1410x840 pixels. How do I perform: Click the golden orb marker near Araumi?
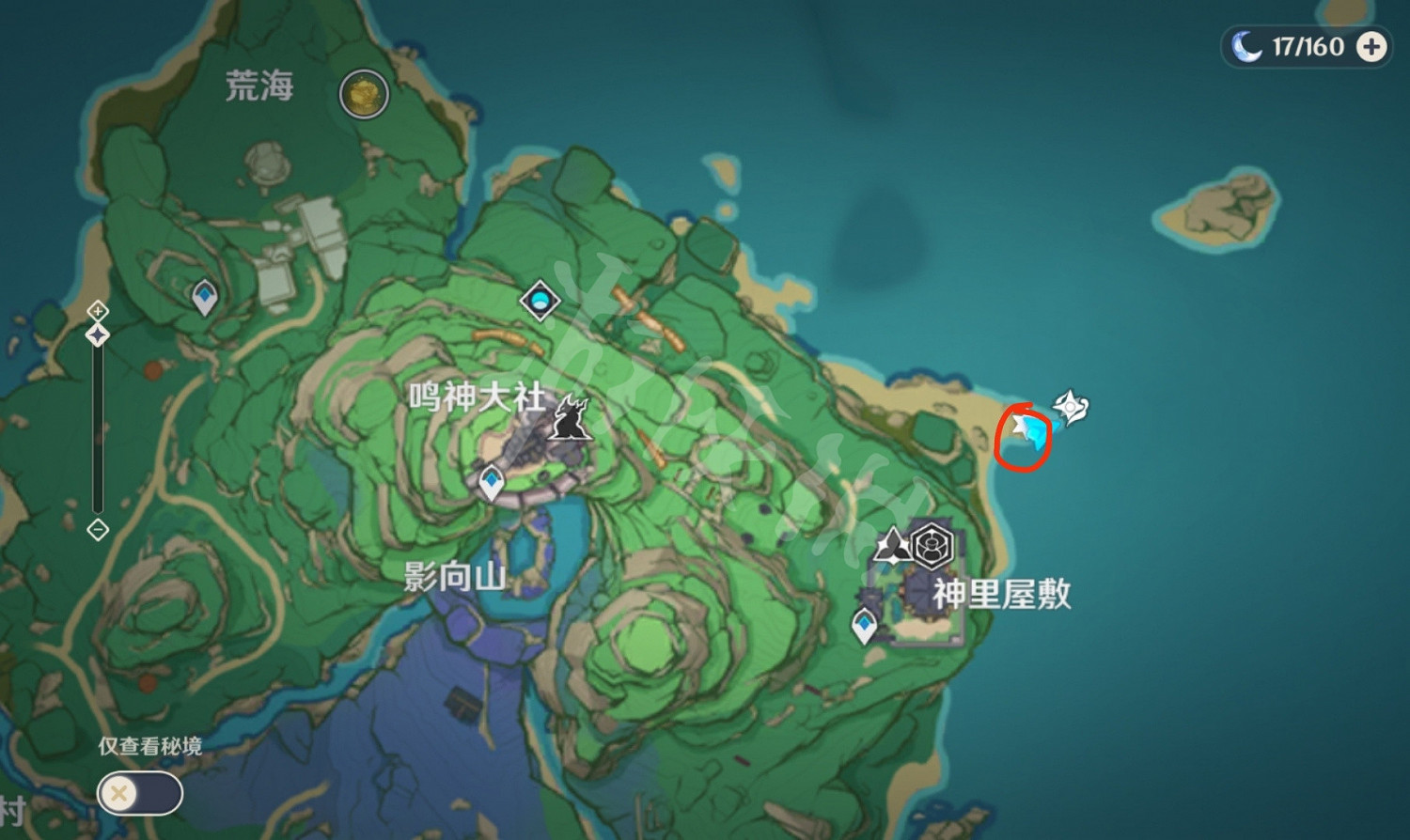pos(363,95)
